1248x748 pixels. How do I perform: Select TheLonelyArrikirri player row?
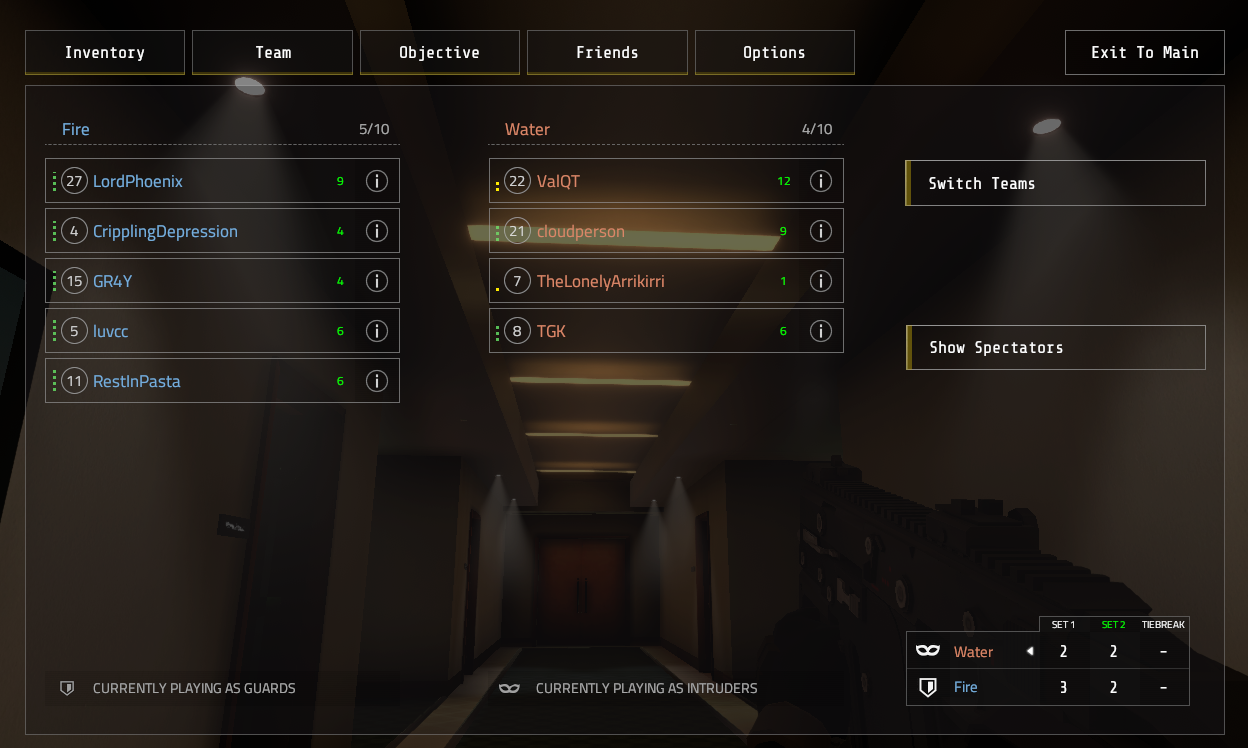pos(640,281)
